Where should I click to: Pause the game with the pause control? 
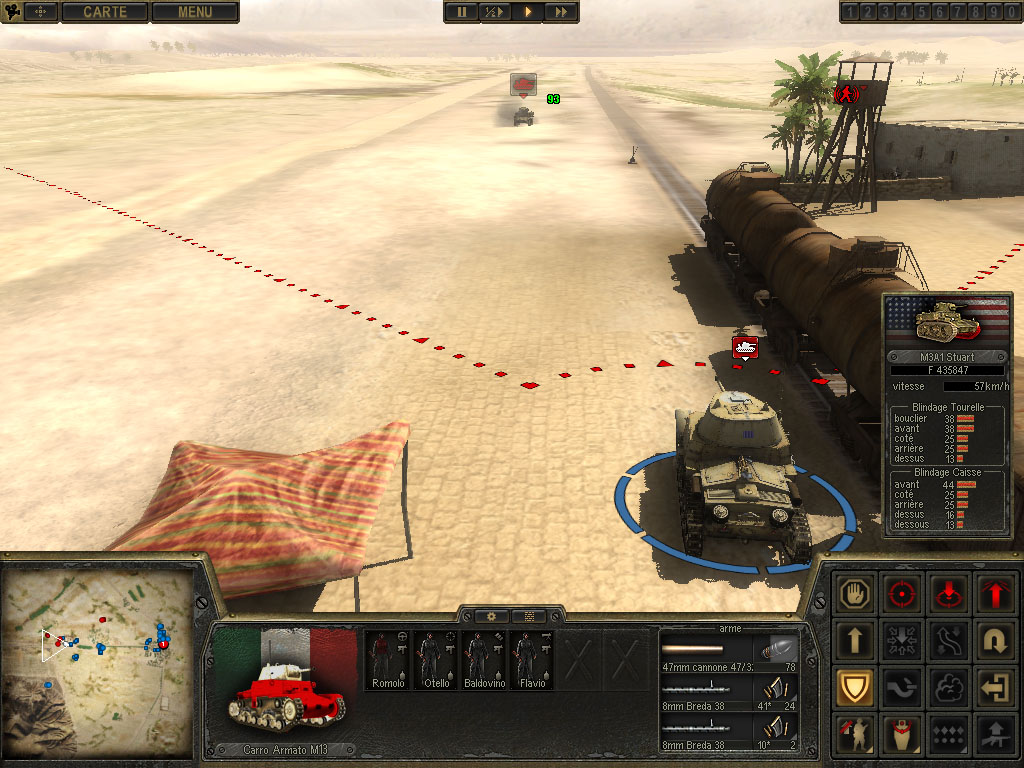coord(461,12)
